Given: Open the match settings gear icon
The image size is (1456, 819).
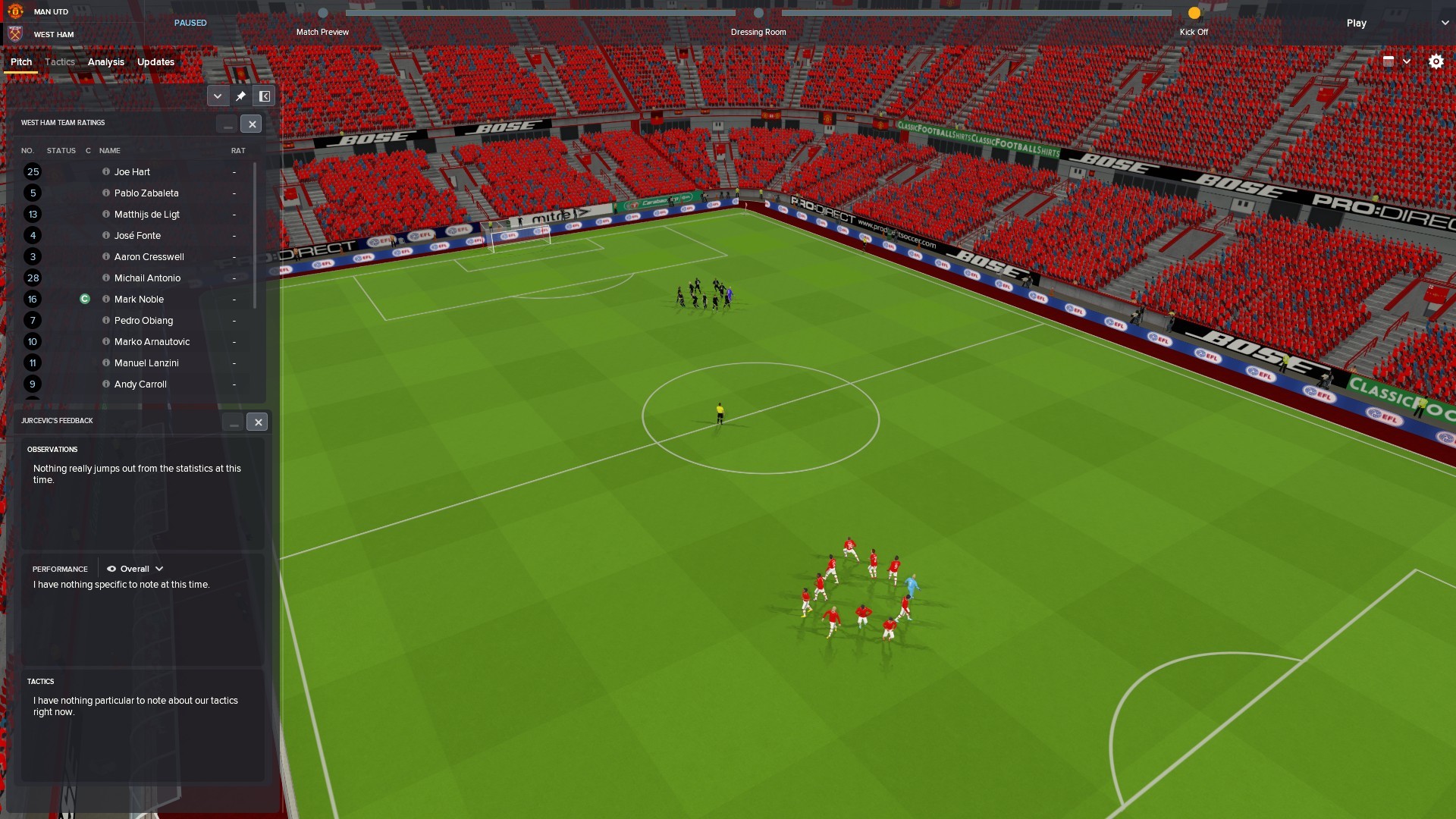Looking at the screenshot, I should (1436, 62).
